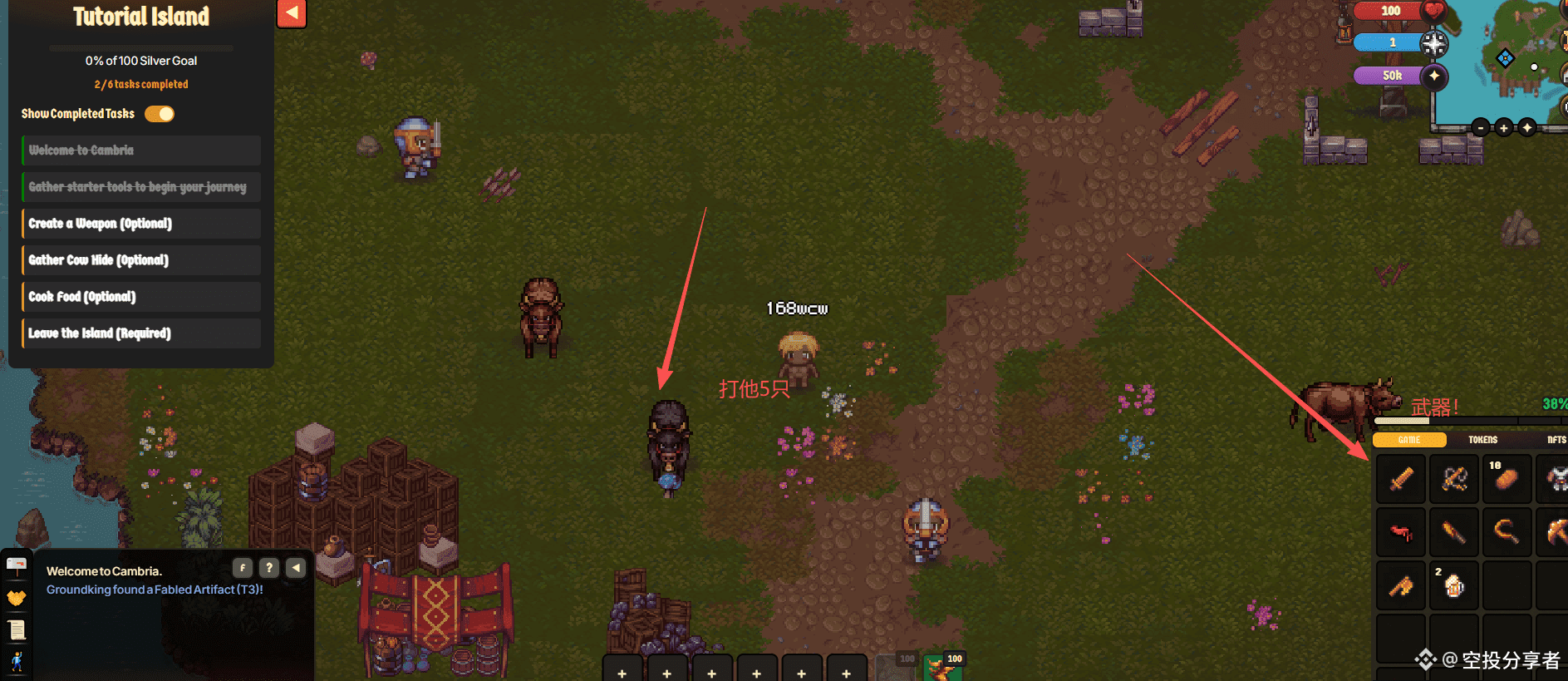
Task: Switch to the Tokens inventory tab
Action: (1482, 440)
